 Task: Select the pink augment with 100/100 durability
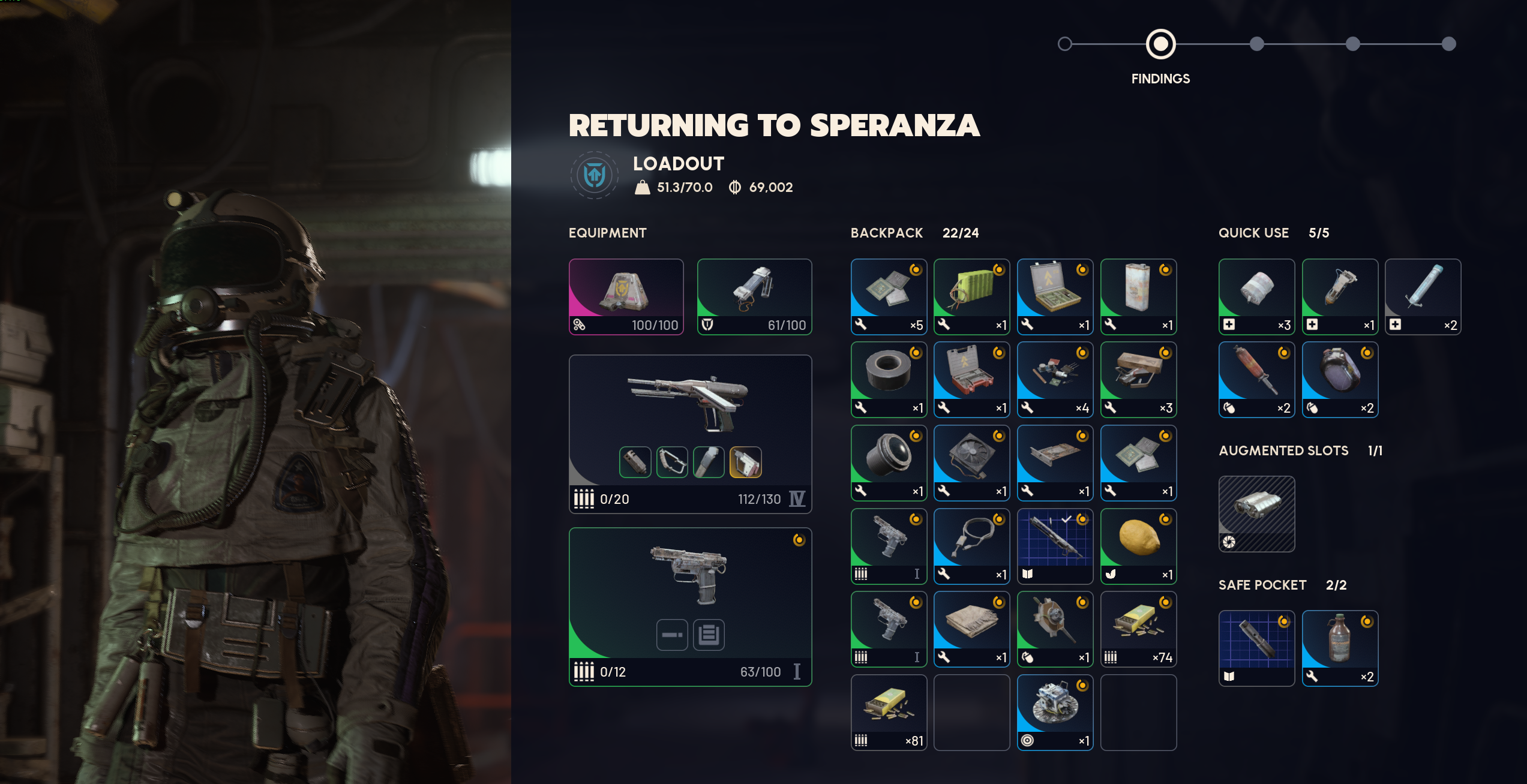(626, 296)
